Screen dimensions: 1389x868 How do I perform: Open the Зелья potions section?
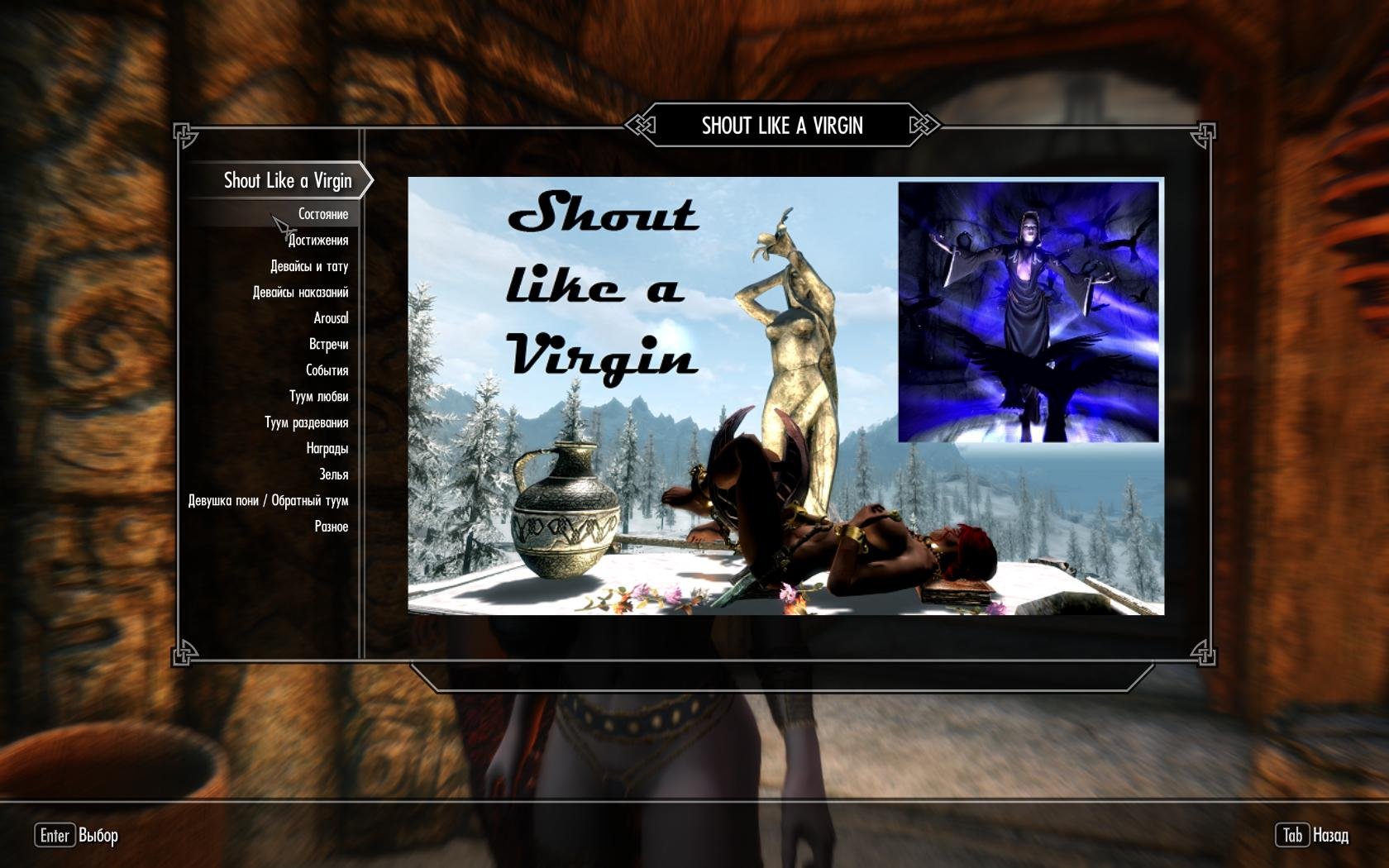tap(336, 474)
